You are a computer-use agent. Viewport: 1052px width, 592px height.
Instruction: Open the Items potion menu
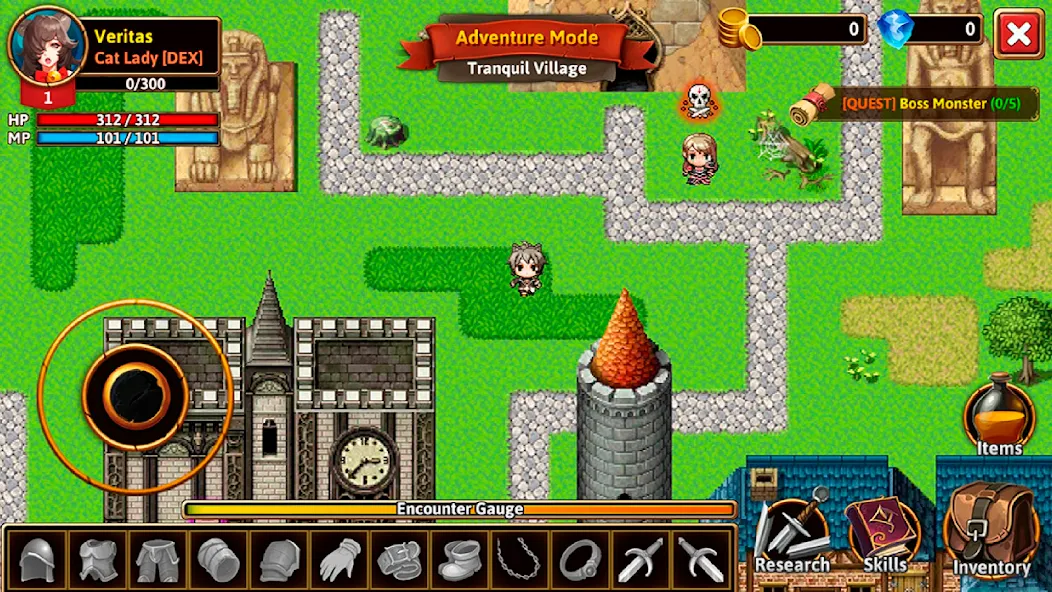tap(999, 414)
